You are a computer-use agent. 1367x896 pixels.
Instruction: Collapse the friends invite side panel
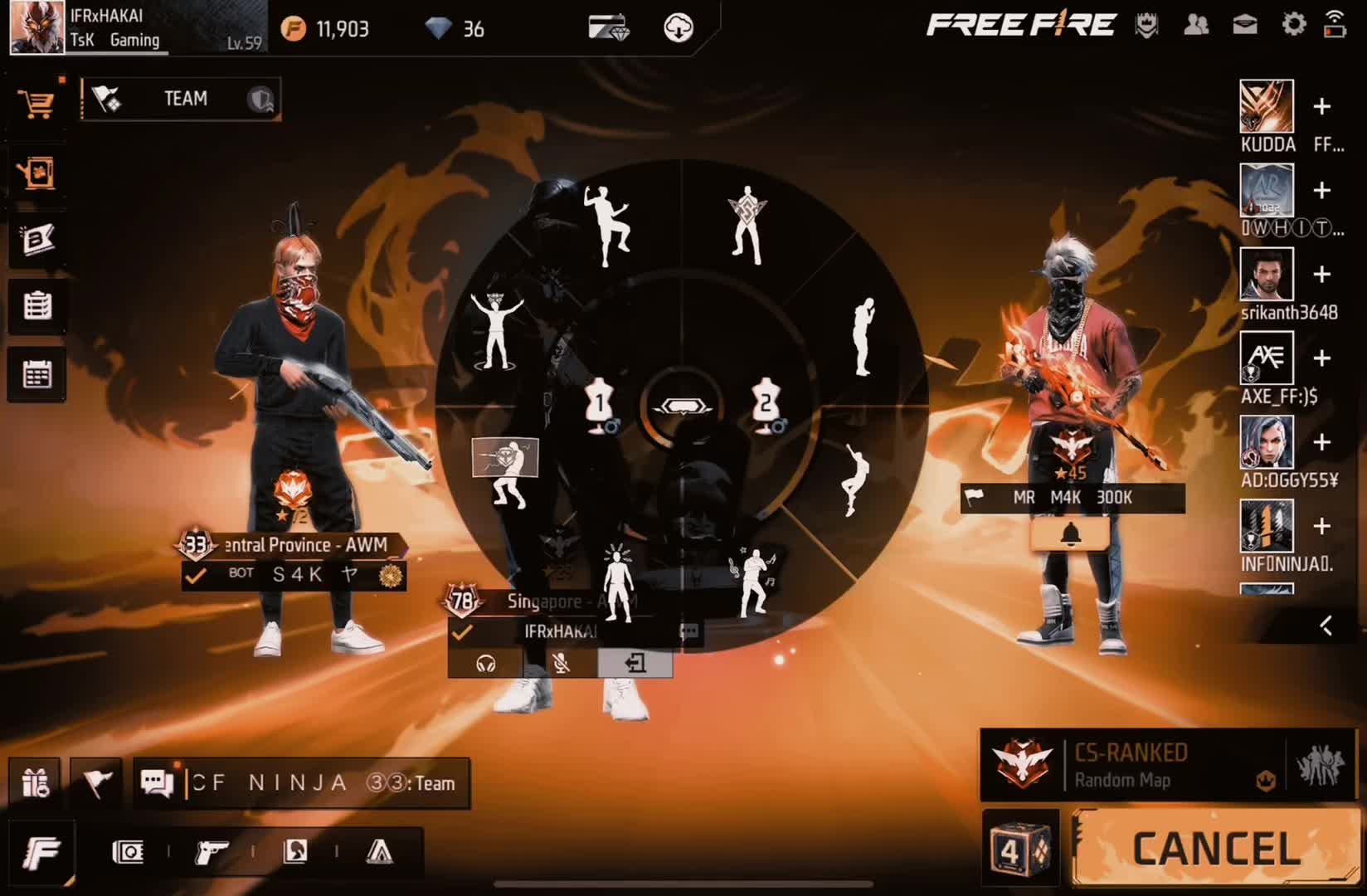(x=1326, y=626)
